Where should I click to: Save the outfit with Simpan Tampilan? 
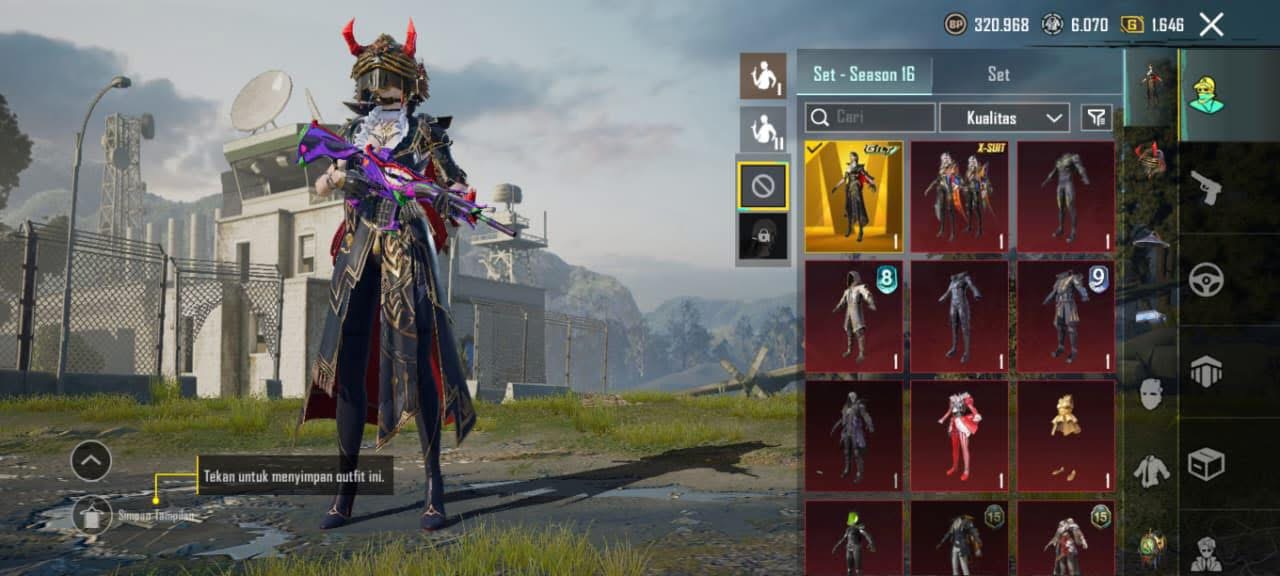pos(93,516)
